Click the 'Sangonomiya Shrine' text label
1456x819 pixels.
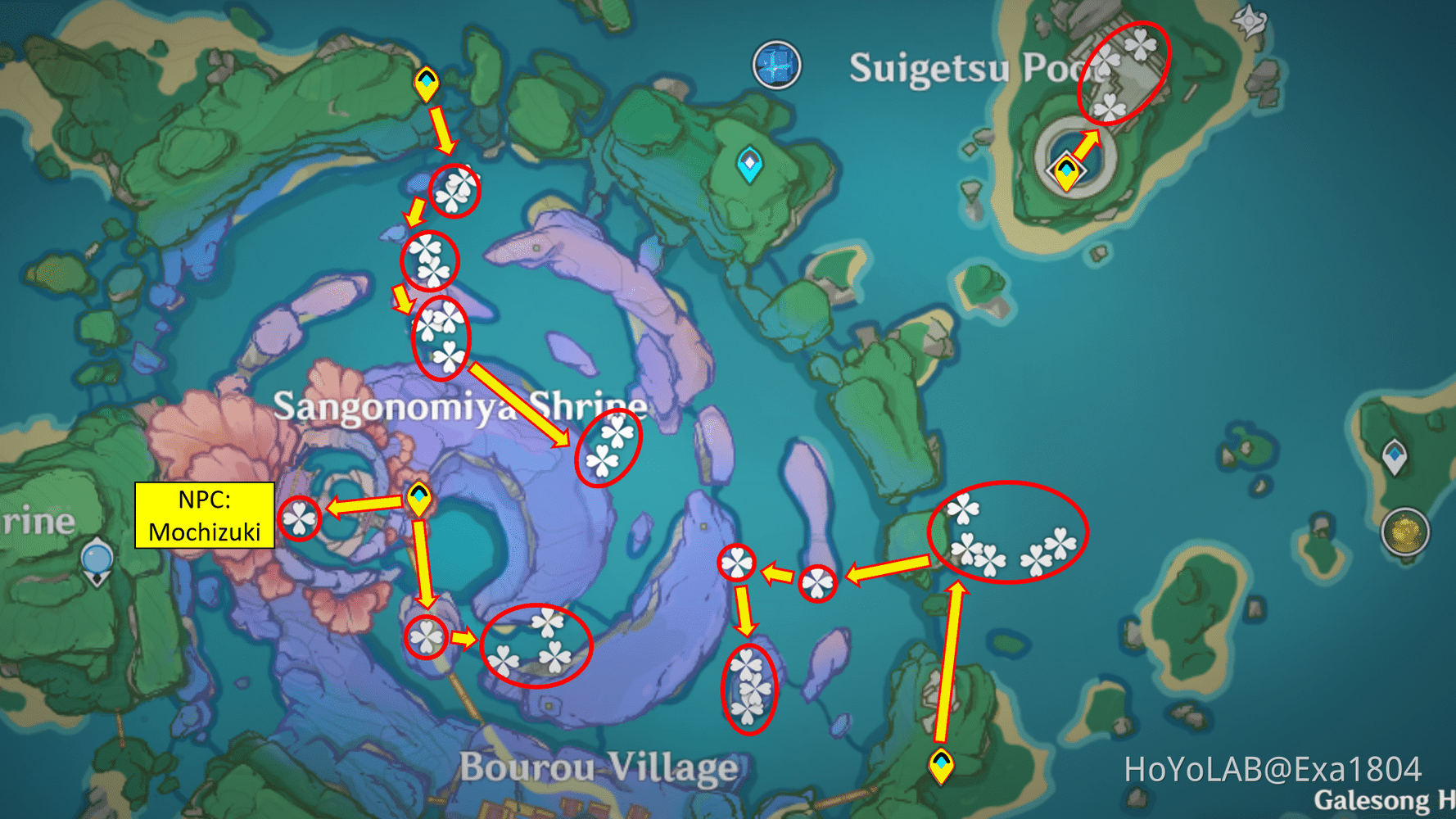[x=459, y=404]
